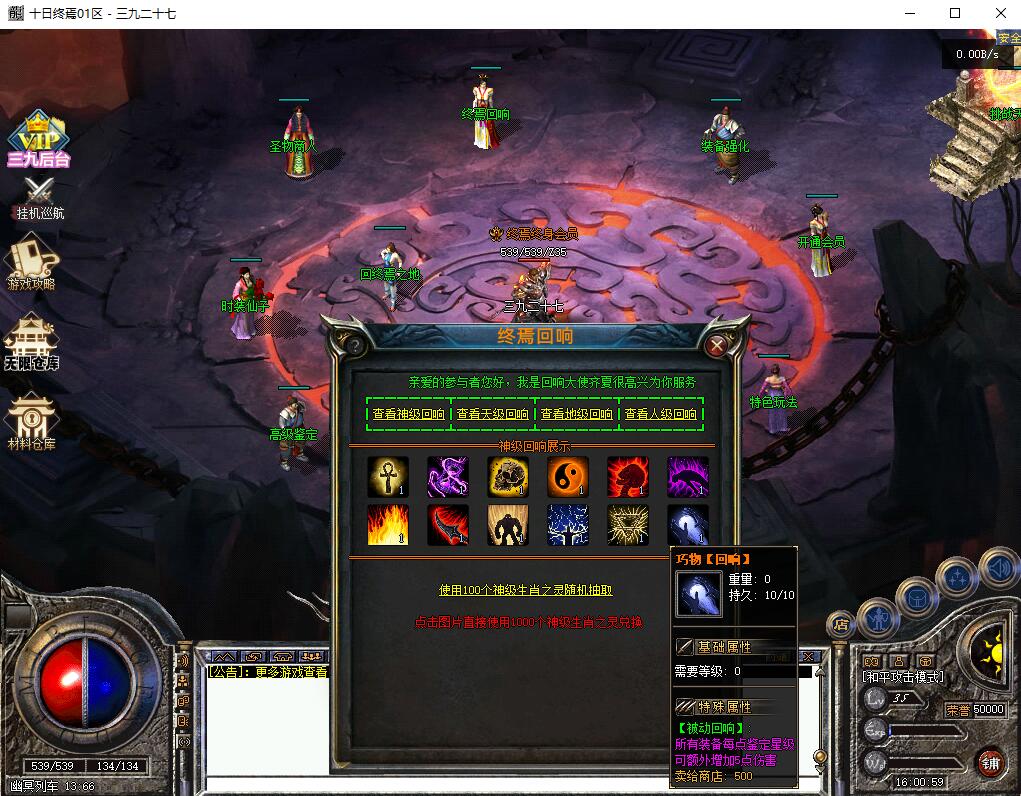Image resolution: width=1021 pixels, height=796 pixels.
Task: Select the orange flames echo icon
Action: click(x=387, y=525)
